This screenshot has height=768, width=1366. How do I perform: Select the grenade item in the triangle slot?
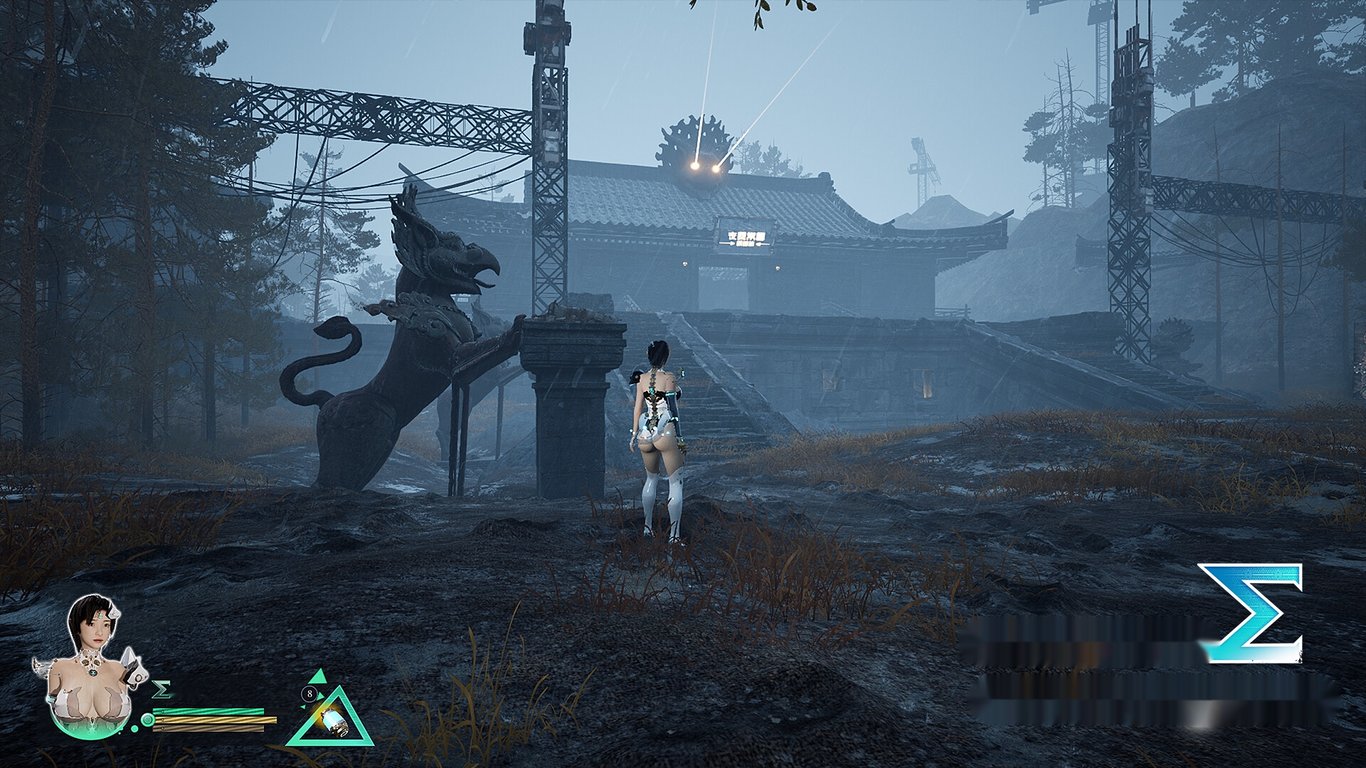334,722
